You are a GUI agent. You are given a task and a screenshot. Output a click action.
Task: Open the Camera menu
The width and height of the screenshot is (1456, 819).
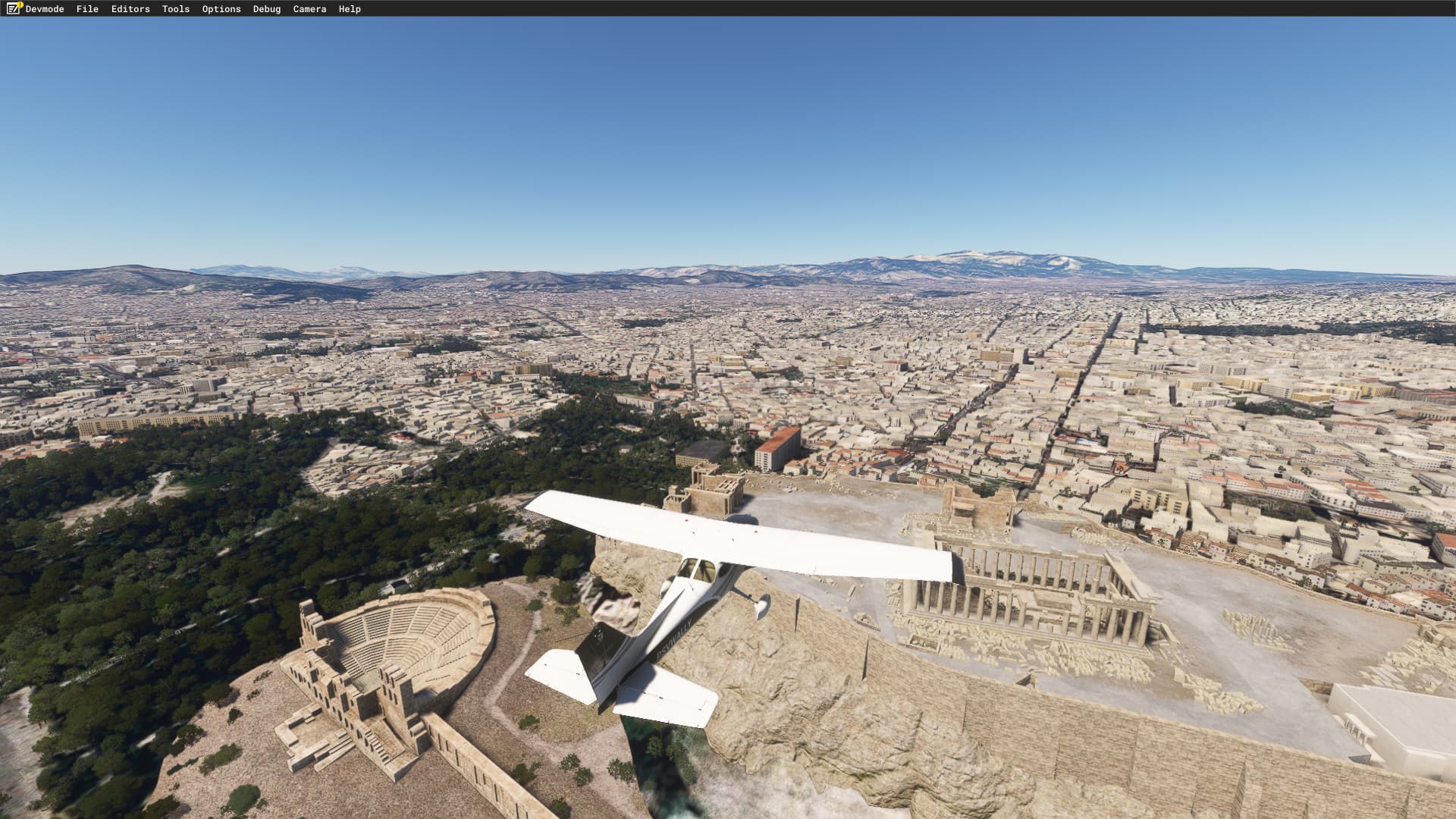click(309, 9)
